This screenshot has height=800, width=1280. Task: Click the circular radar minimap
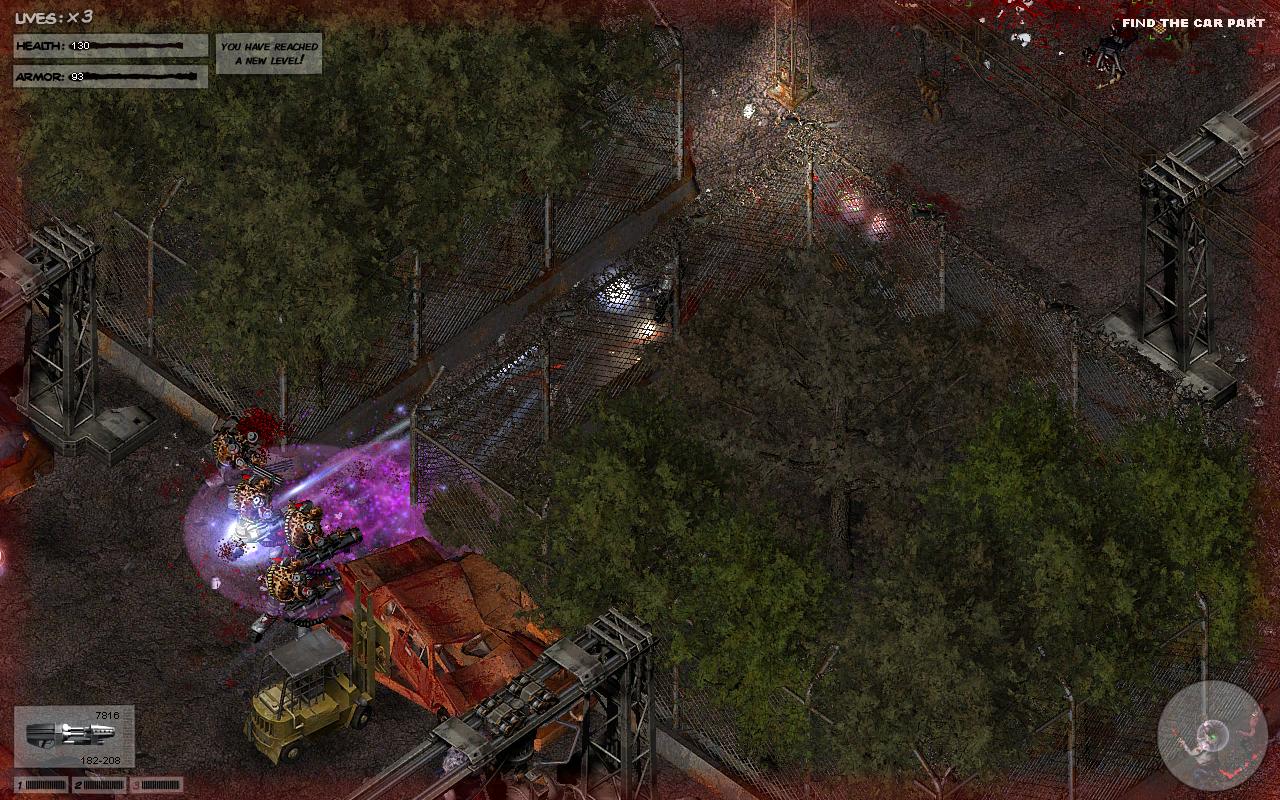pos(1212,735)
